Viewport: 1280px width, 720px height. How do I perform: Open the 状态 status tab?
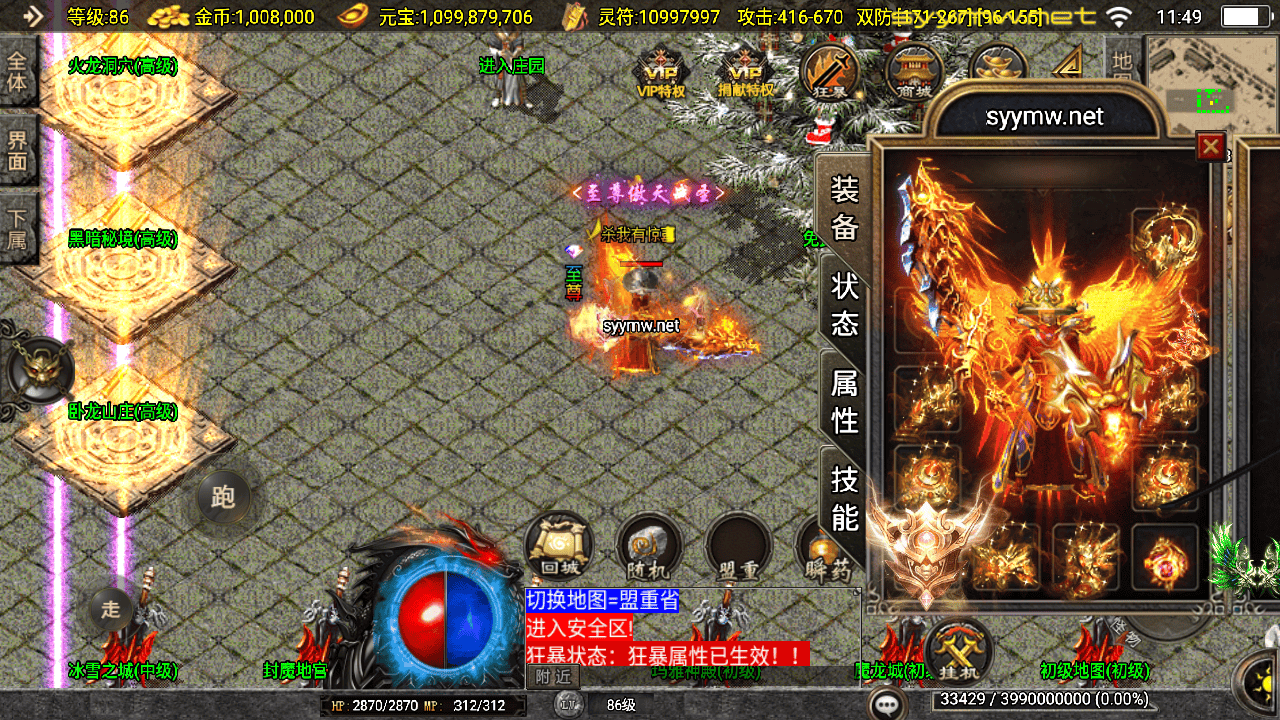click(845, 304)
